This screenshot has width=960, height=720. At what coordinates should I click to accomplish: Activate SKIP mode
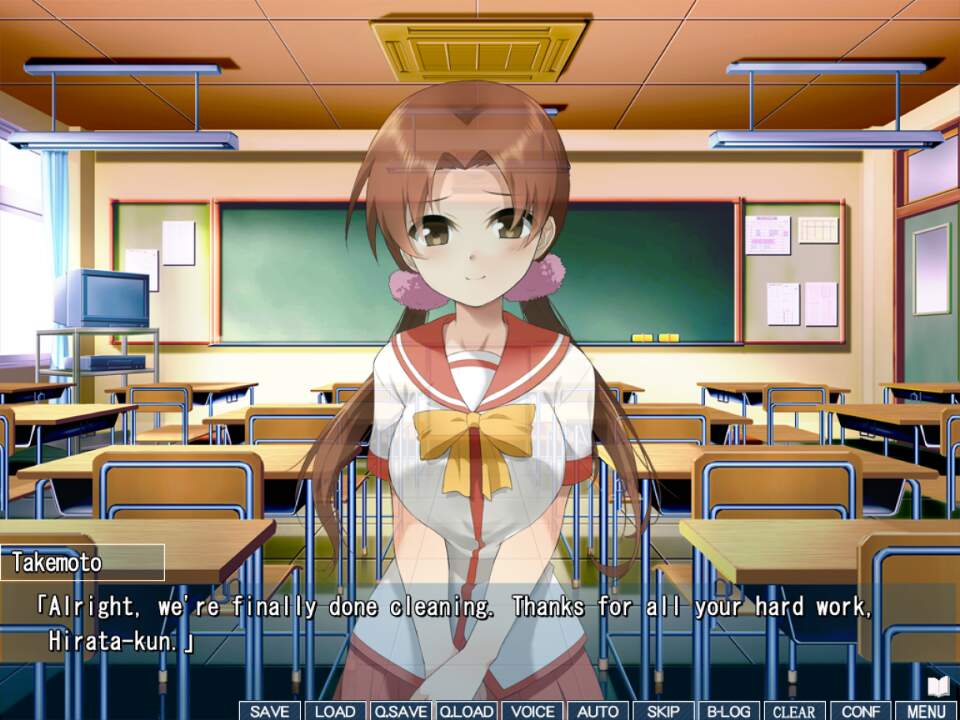663,711
